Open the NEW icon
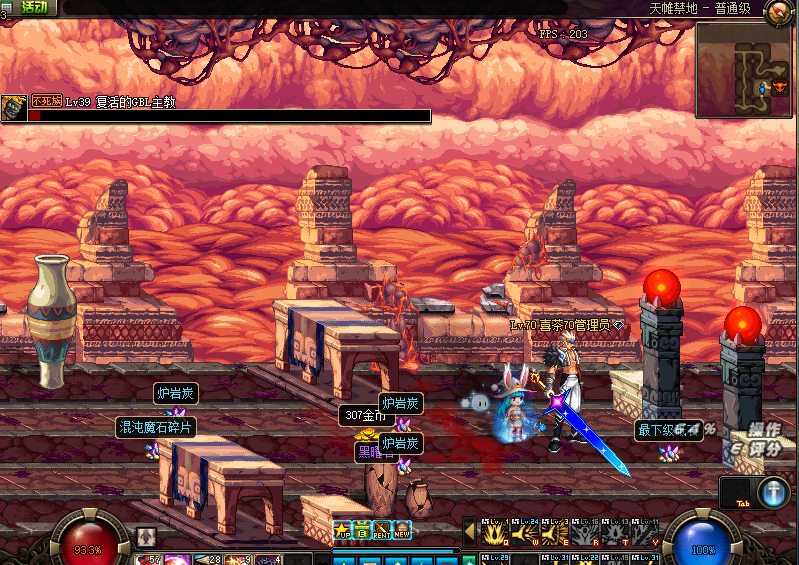 point(402,530)
